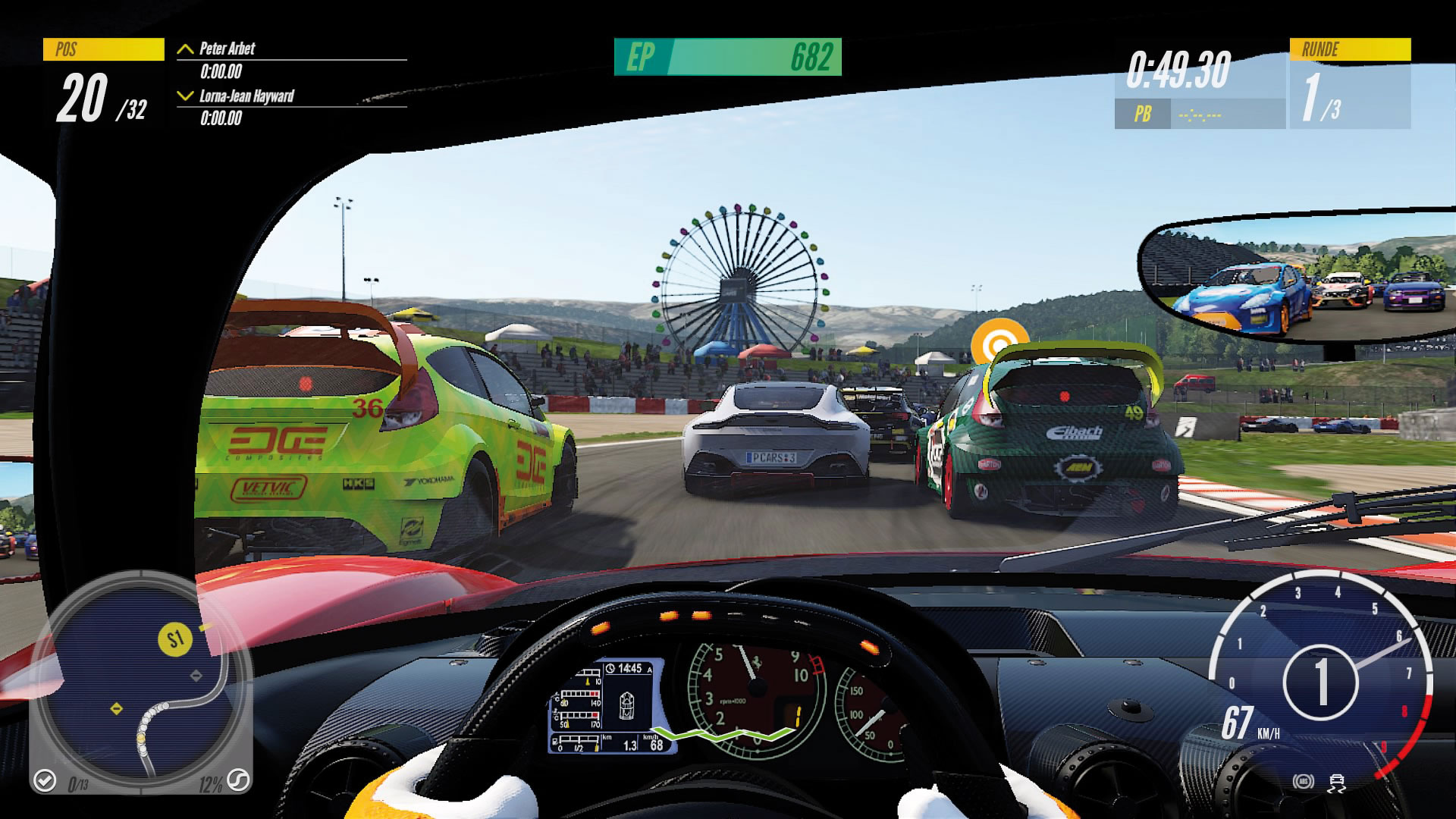Click the checkmark objectives icon
This screenshot has width=1456, height=819.
(x=45, y=780)
